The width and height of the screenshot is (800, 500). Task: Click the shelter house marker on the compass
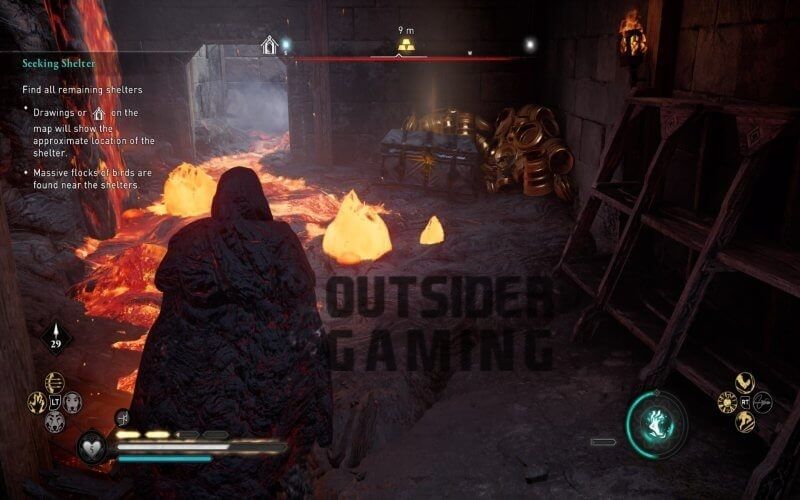(269, 45)
